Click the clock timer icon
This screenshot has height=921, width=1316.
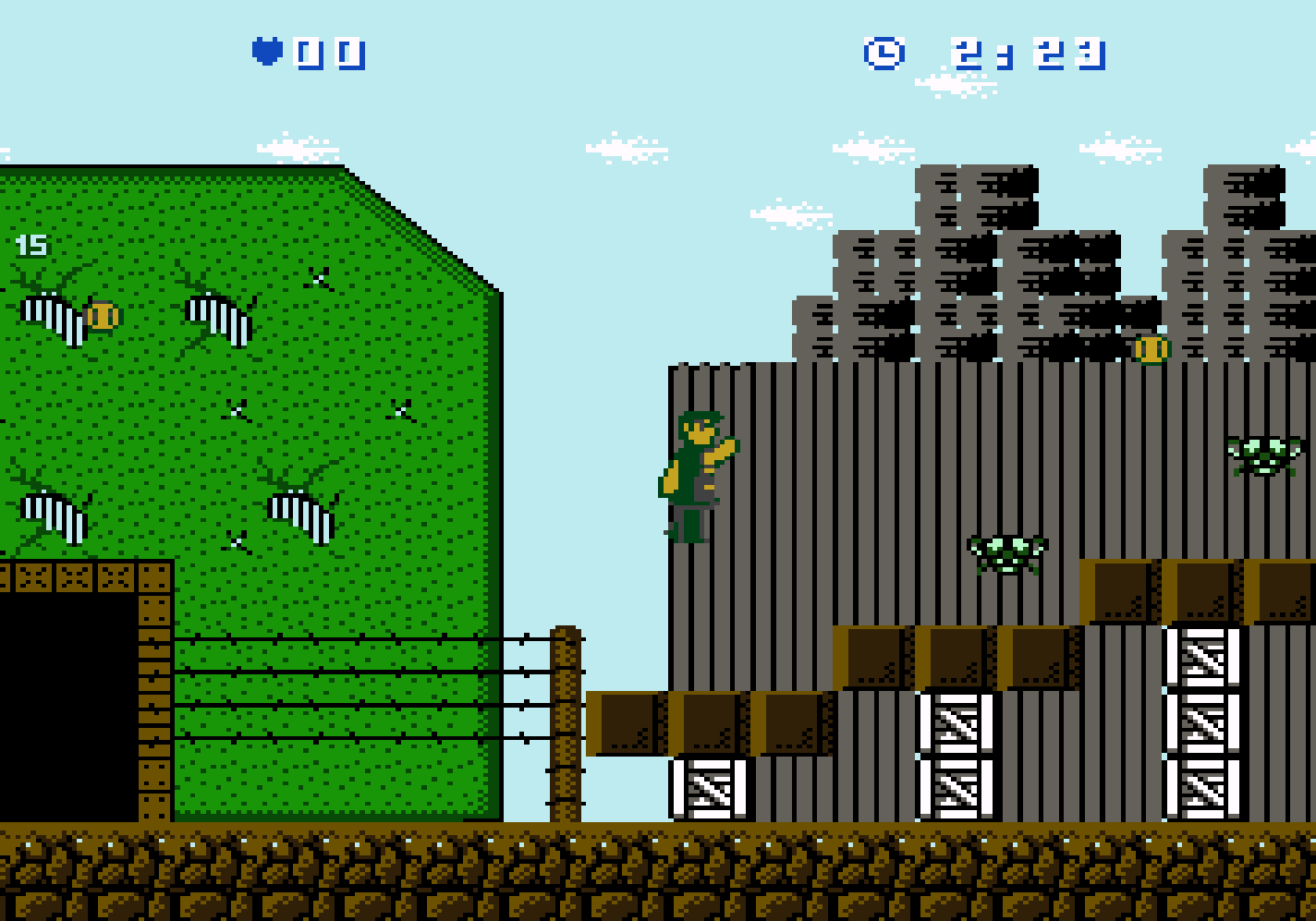point(883,53)
